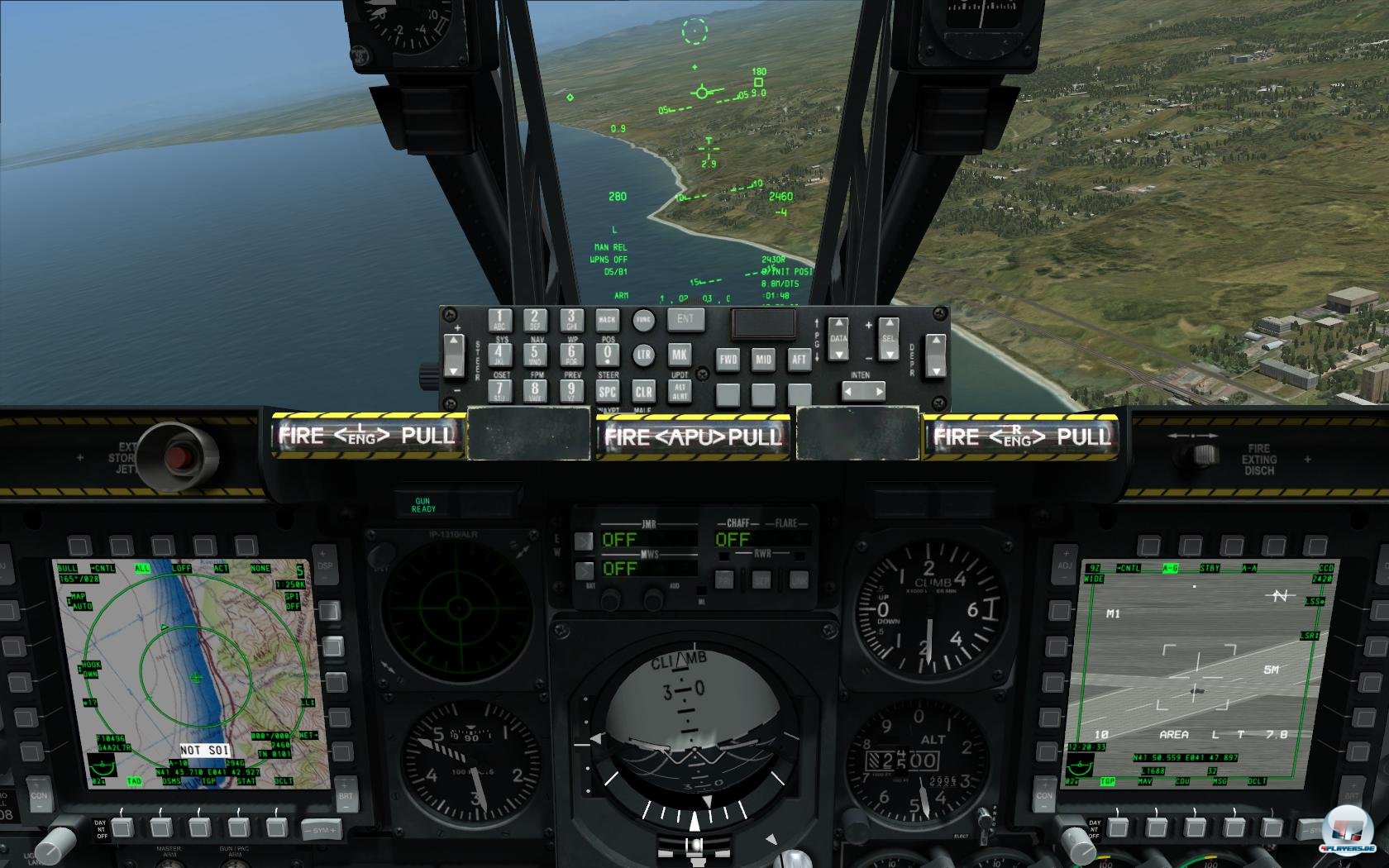Select the NAV page with CDU key 5
This screenshot has height=868, width=1389.
pos(534,353)
